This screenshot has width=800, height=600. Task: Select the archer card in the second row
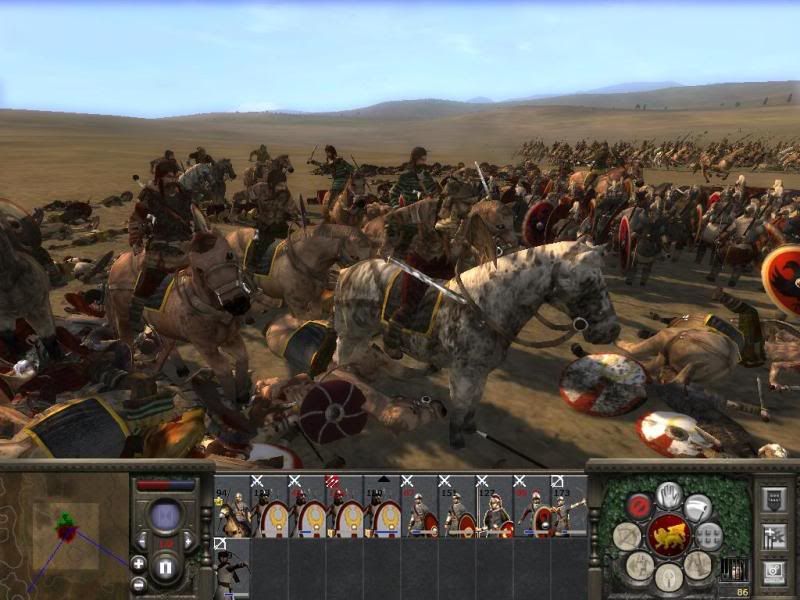[x=232, y=572]
